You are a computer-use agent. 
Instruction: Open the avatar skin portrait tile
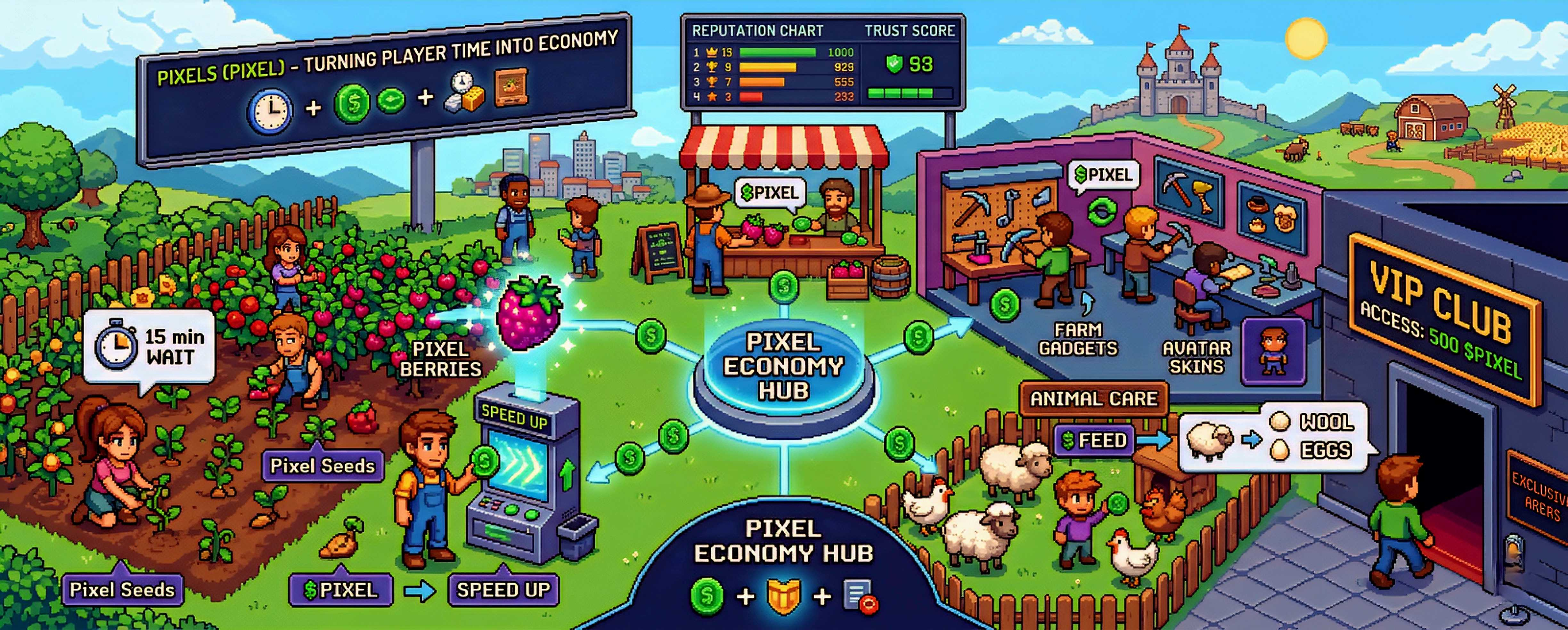tap(1273, 352)
